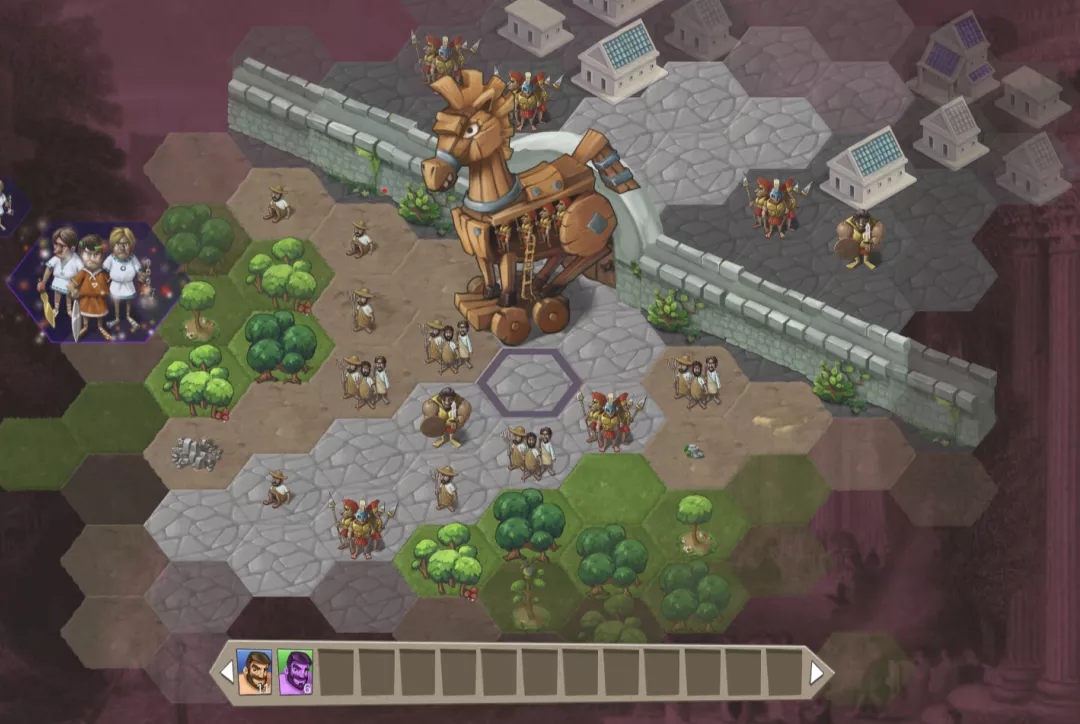Select the purple-outlined hex tile
This screenshot has height=724, width=1080.
click(x=529, y=383)
